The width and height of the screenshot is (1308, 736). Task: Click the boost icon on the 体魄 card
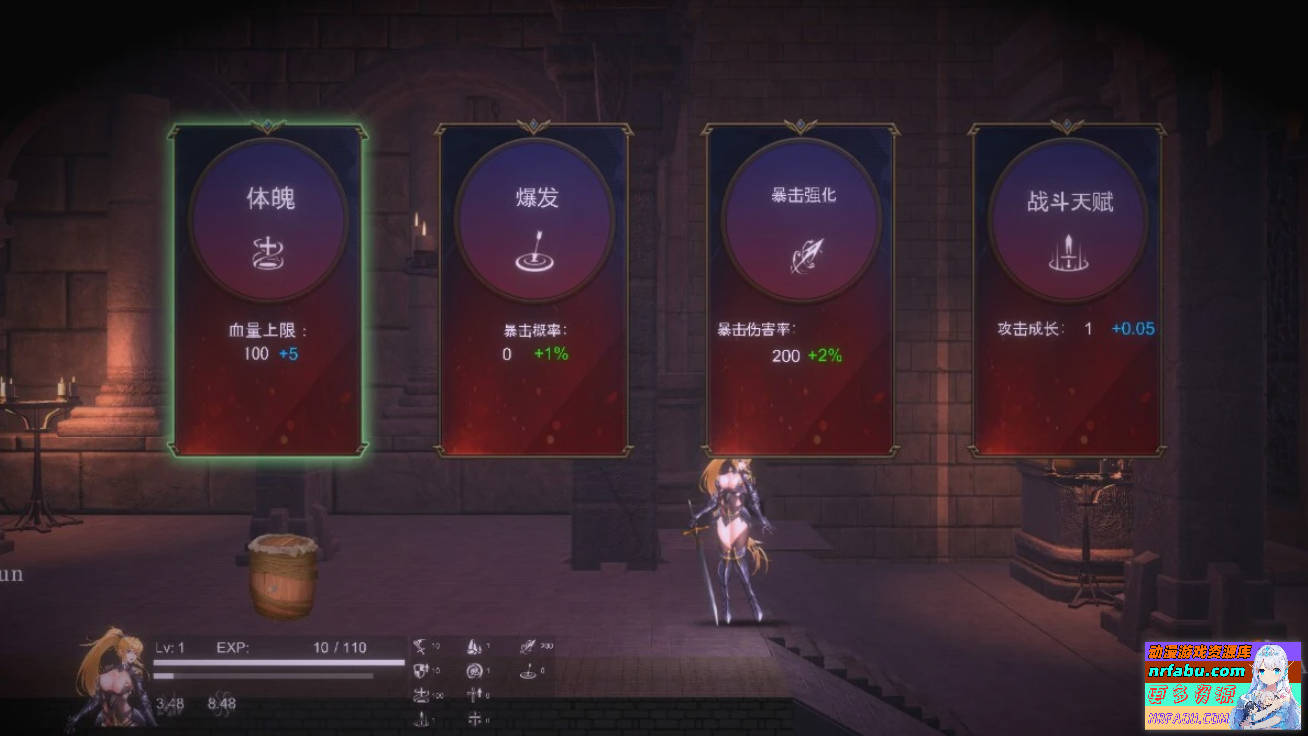tap(267, 250)
